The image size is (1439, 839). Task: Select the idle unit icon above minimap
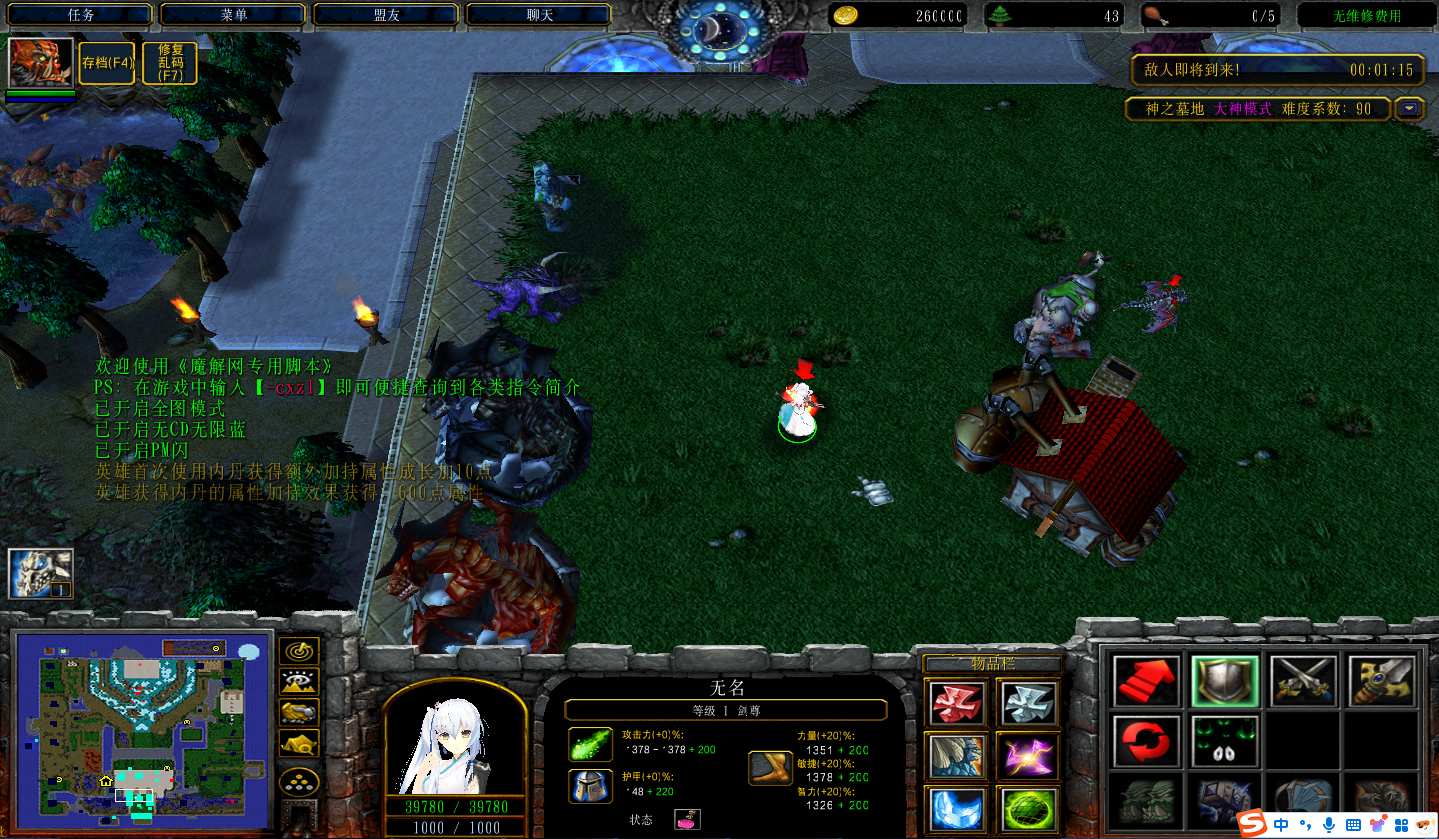coord(40,573)
